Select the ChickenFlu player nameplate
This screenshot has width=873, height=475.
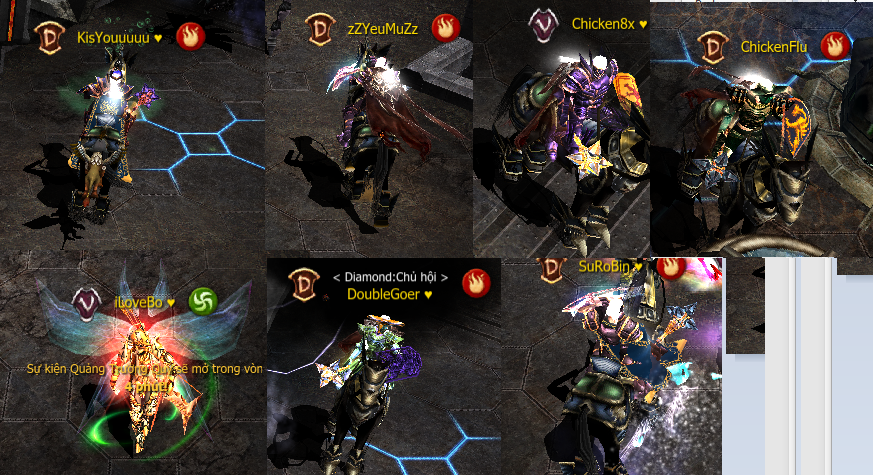[x=774, y=46]
